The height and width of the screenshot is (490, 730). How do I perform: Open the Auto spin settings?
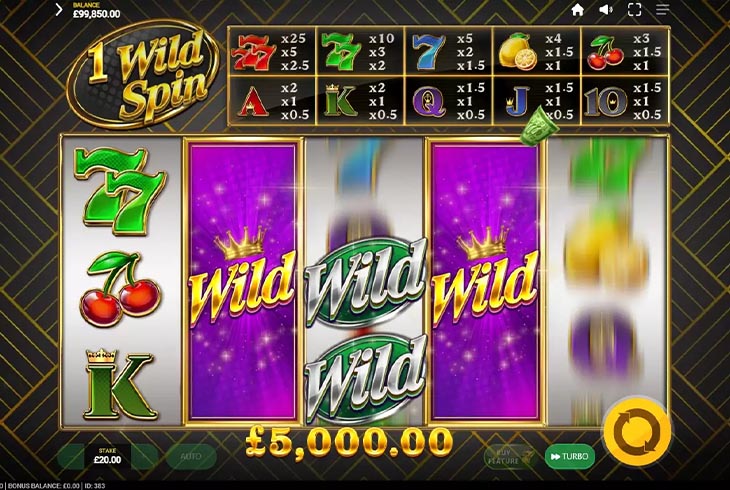[191, 457]
